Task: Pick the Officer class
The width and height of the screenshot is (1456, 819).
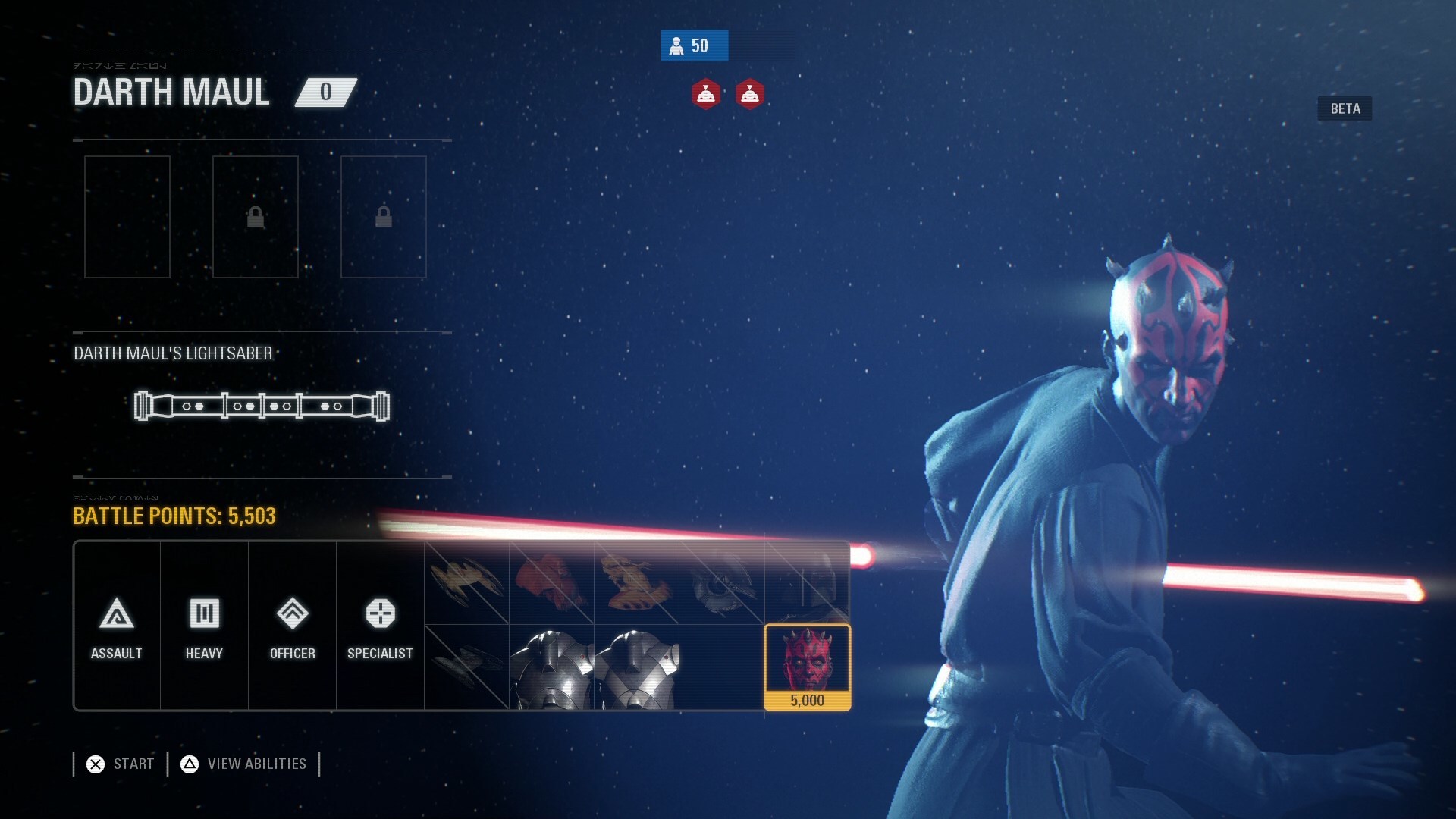Action: pyautogui.click(x=292, y=626)
